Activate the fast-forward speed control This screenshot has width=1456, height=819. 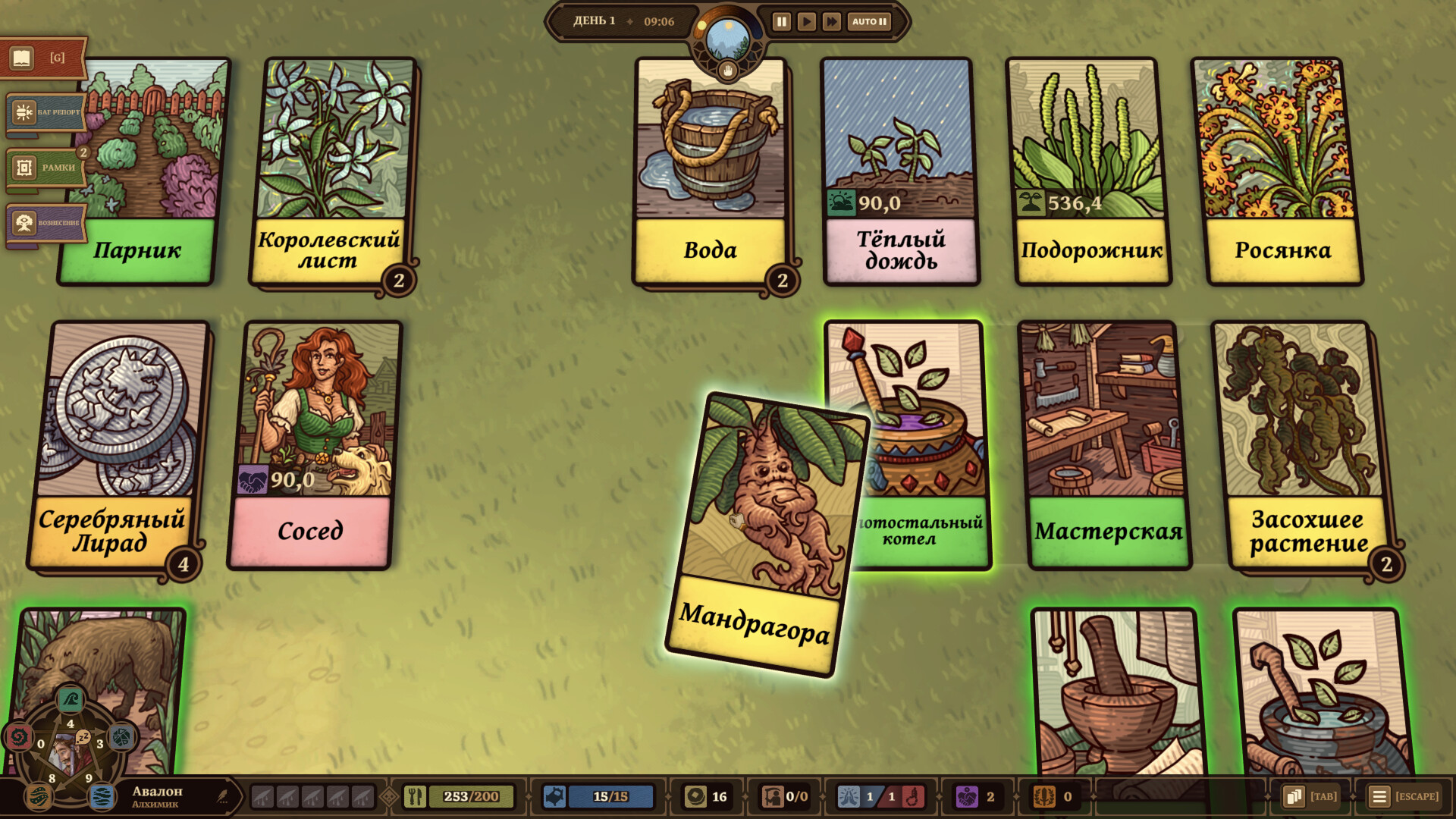tap(830, 22)
